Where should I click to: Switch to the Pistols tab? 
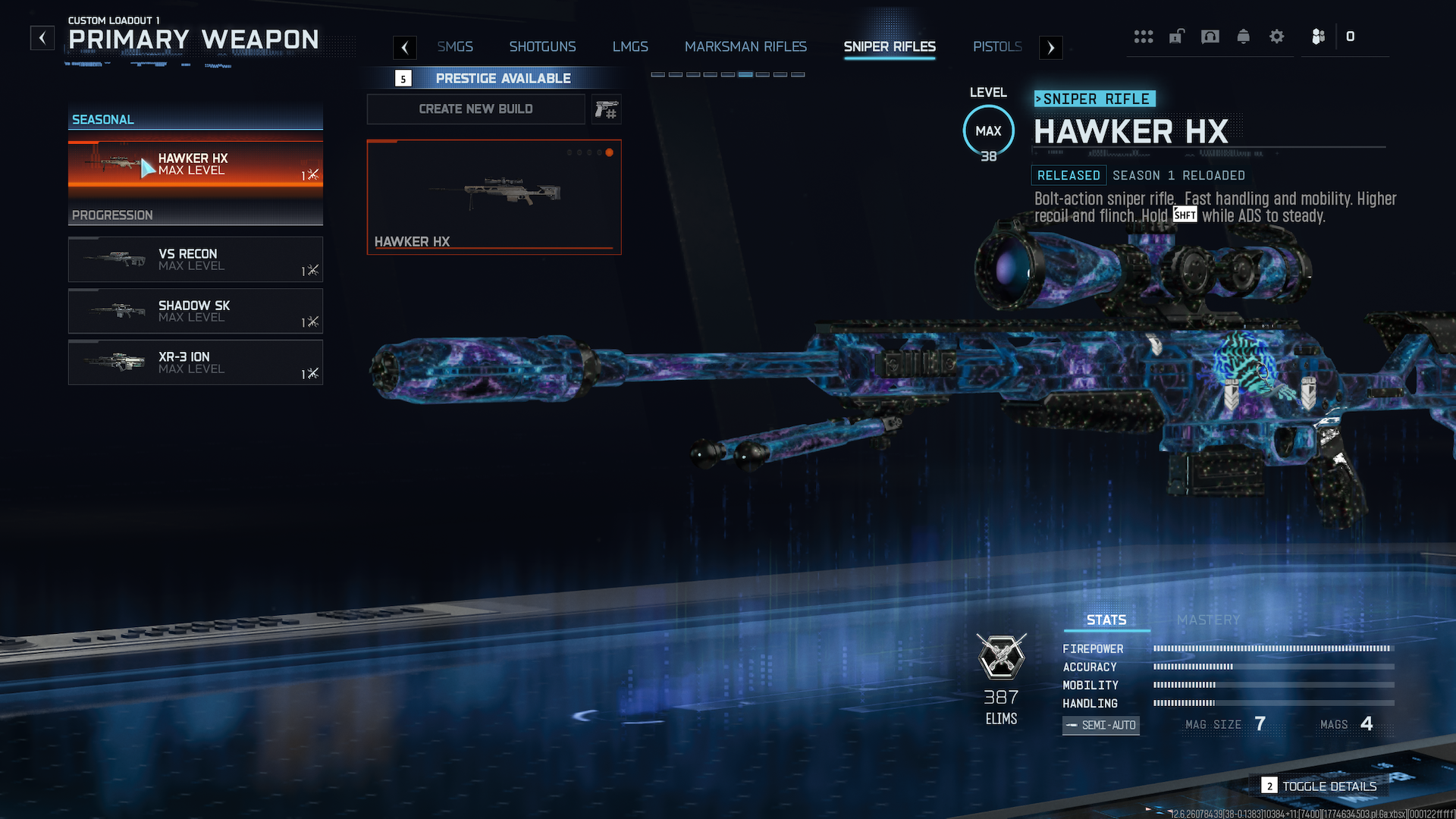(x=997, y=47)
